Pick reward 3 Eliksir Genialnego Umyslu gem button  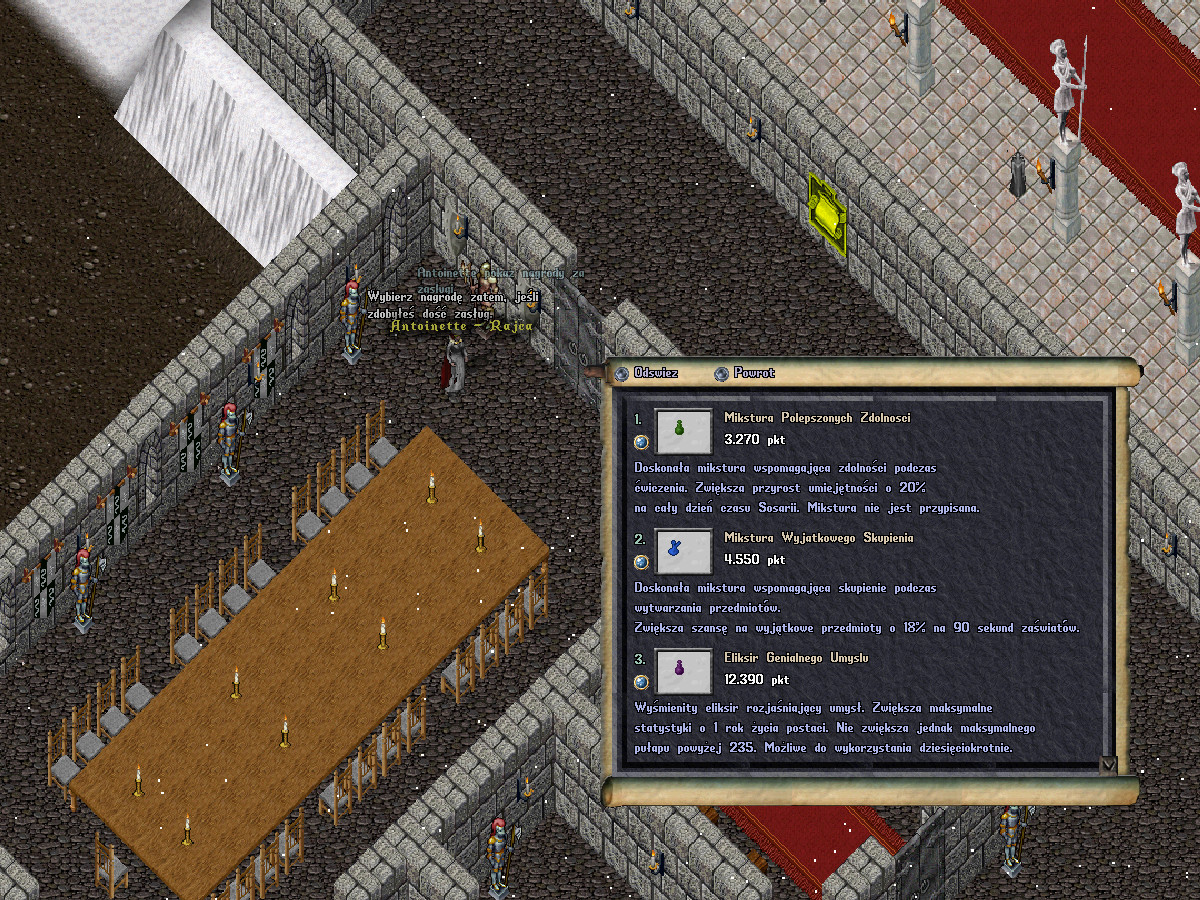pos(641,681)
